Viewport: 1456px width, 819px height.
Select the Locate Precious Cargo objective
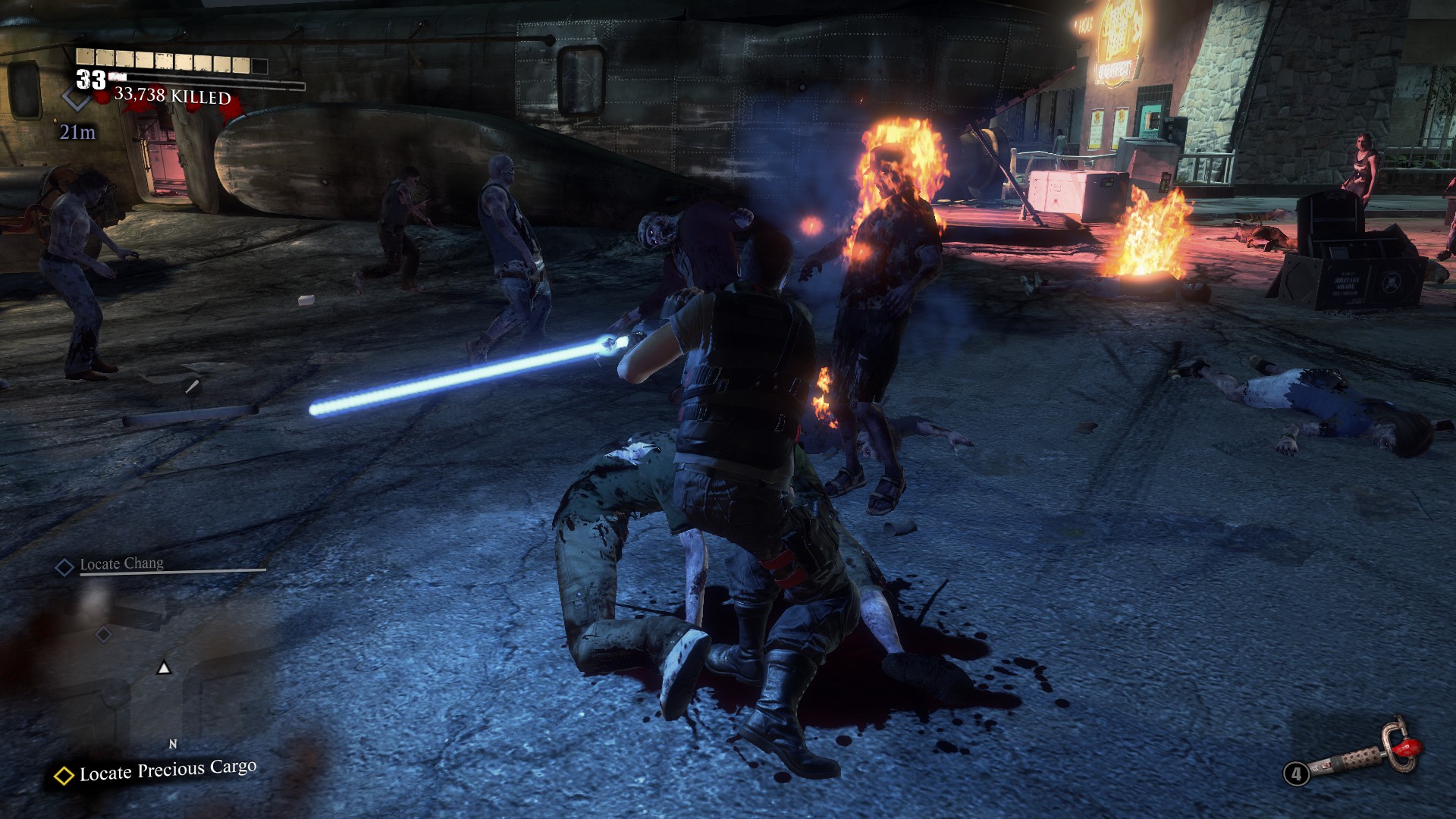(x=167, y=771)
